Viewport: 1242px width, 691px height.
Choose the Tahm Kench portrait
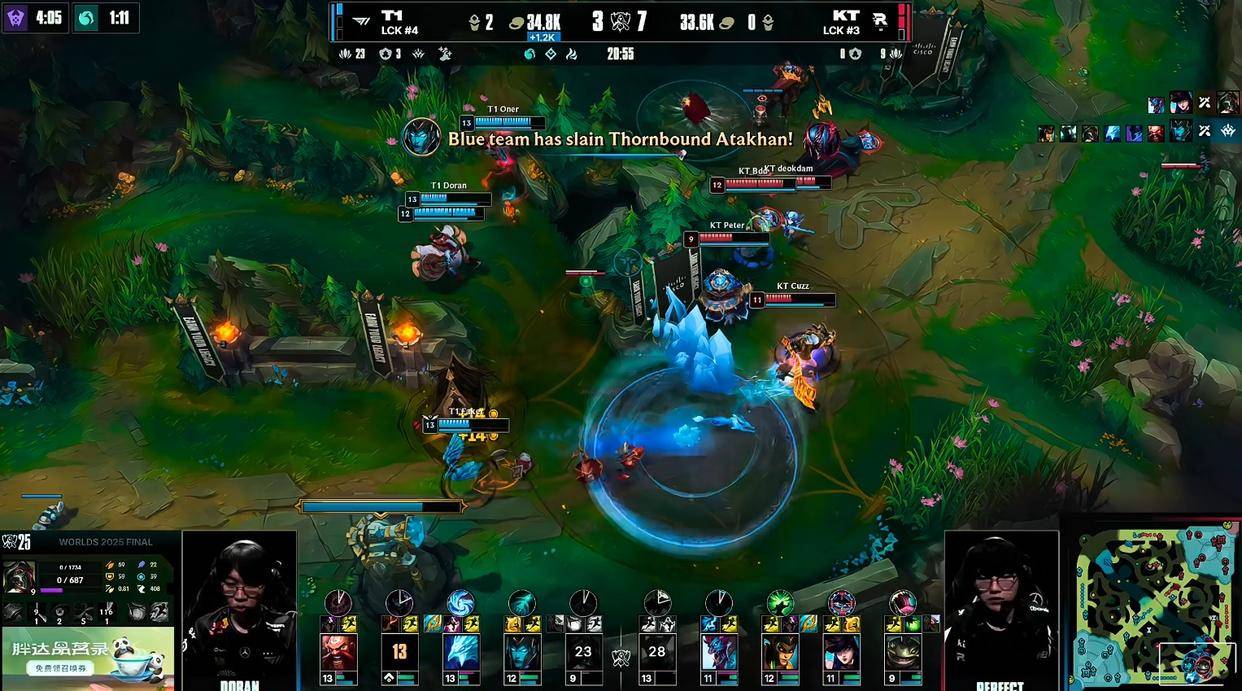click(902, 652)
